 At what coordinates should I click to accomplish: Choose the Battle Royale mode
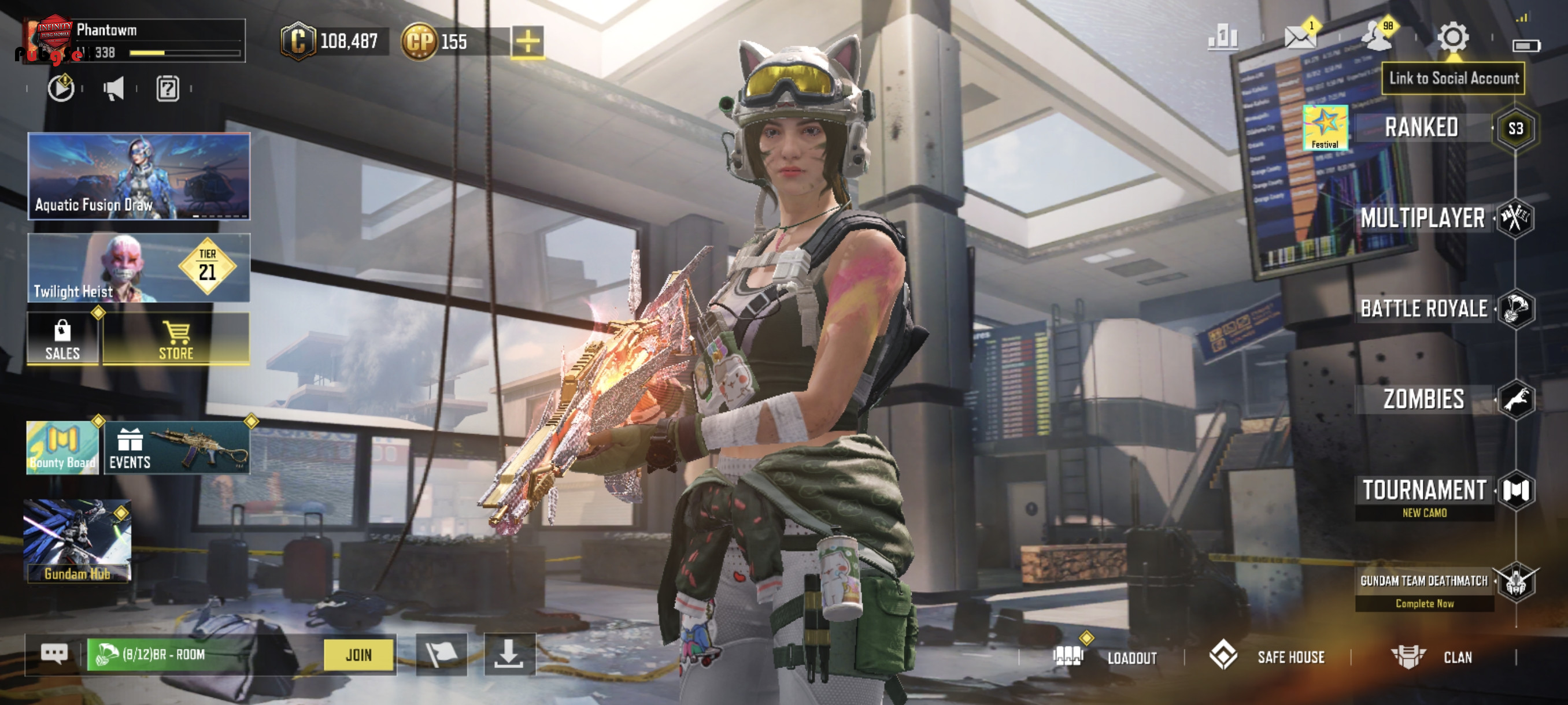coord(1423,309)
